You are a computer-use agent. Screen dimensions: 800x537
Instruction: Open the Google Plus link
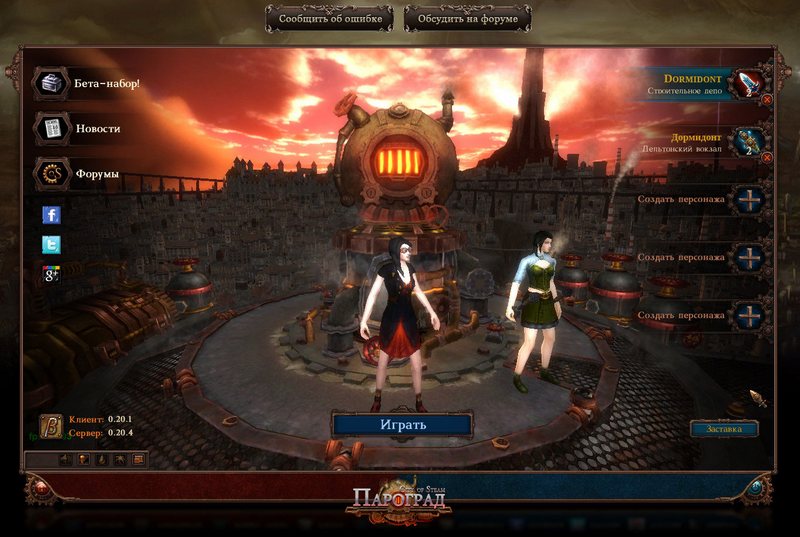point(51,274)
